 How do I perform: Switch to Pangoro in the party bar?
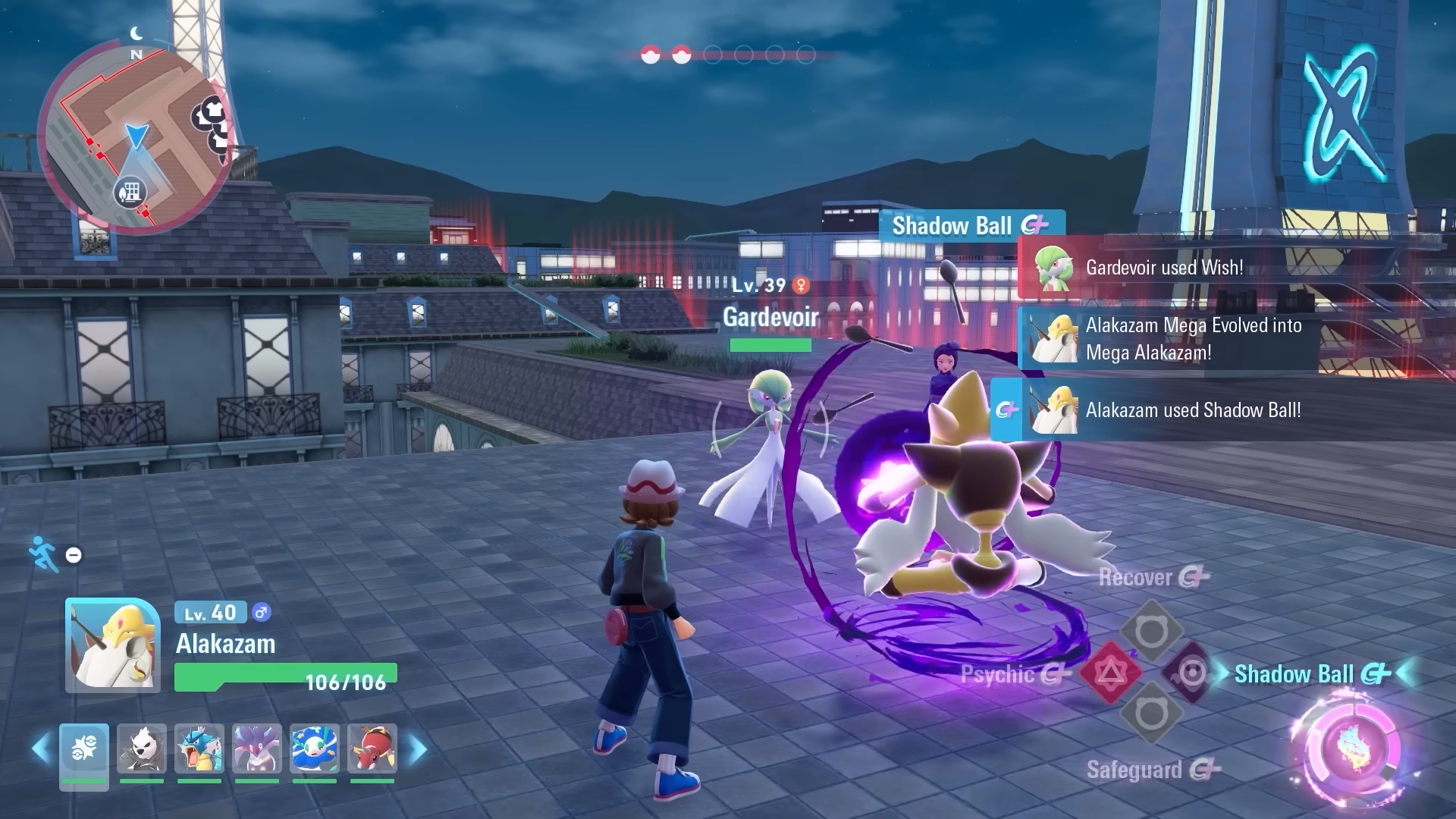(x=142, y=749)
